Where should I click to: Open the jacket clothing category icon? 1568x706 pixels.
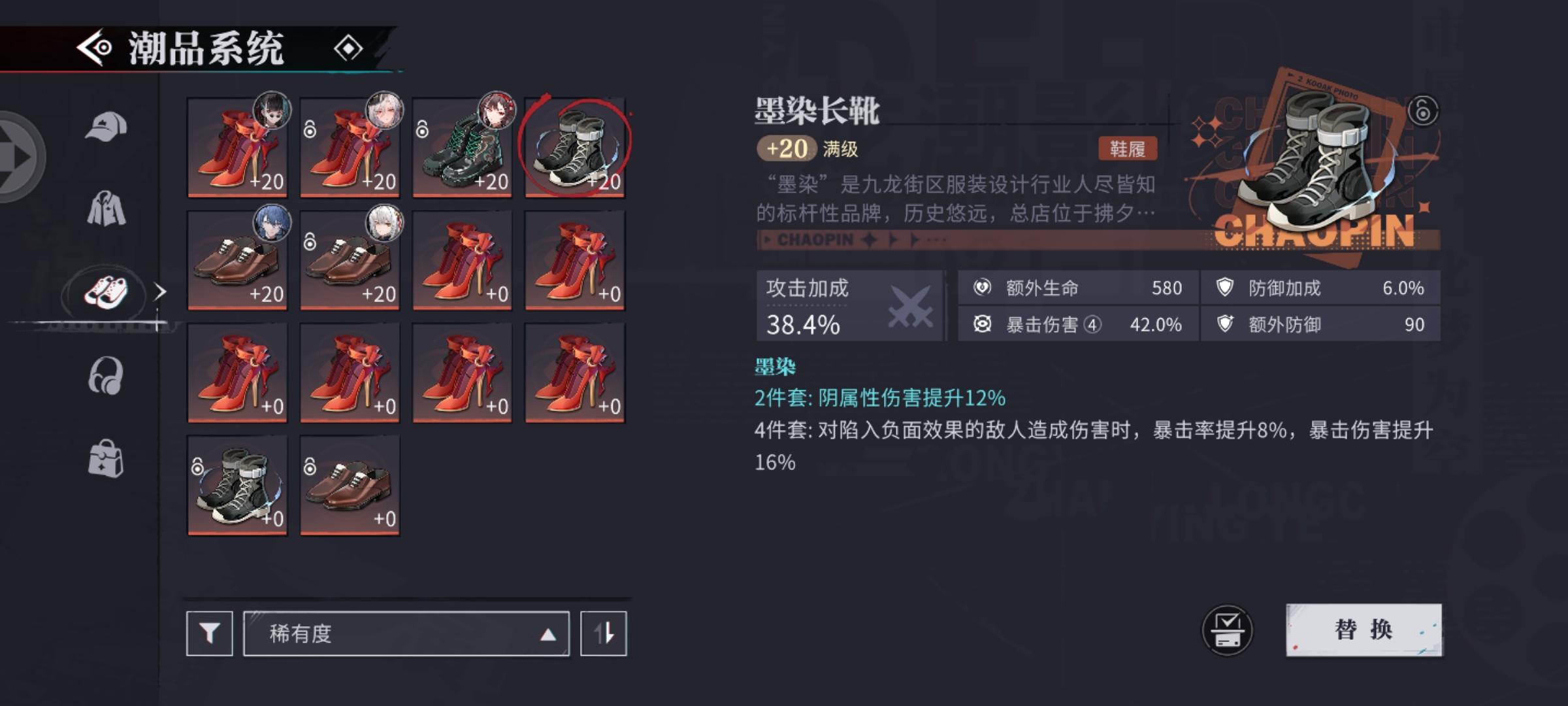click(106, 209)
